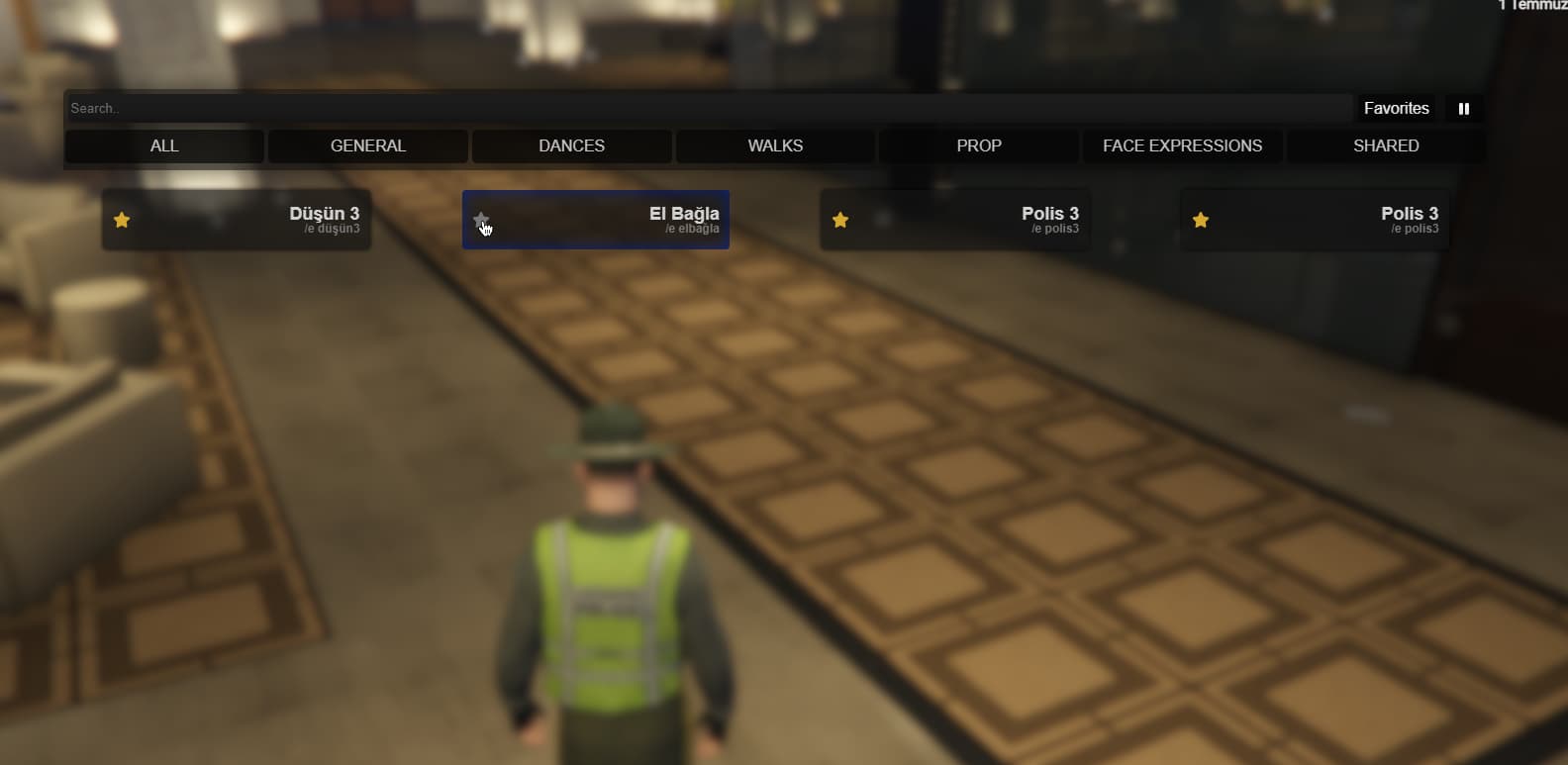Toggle the favorite star on the first Polis 3
1568x765 pixels.
[840, 220]
